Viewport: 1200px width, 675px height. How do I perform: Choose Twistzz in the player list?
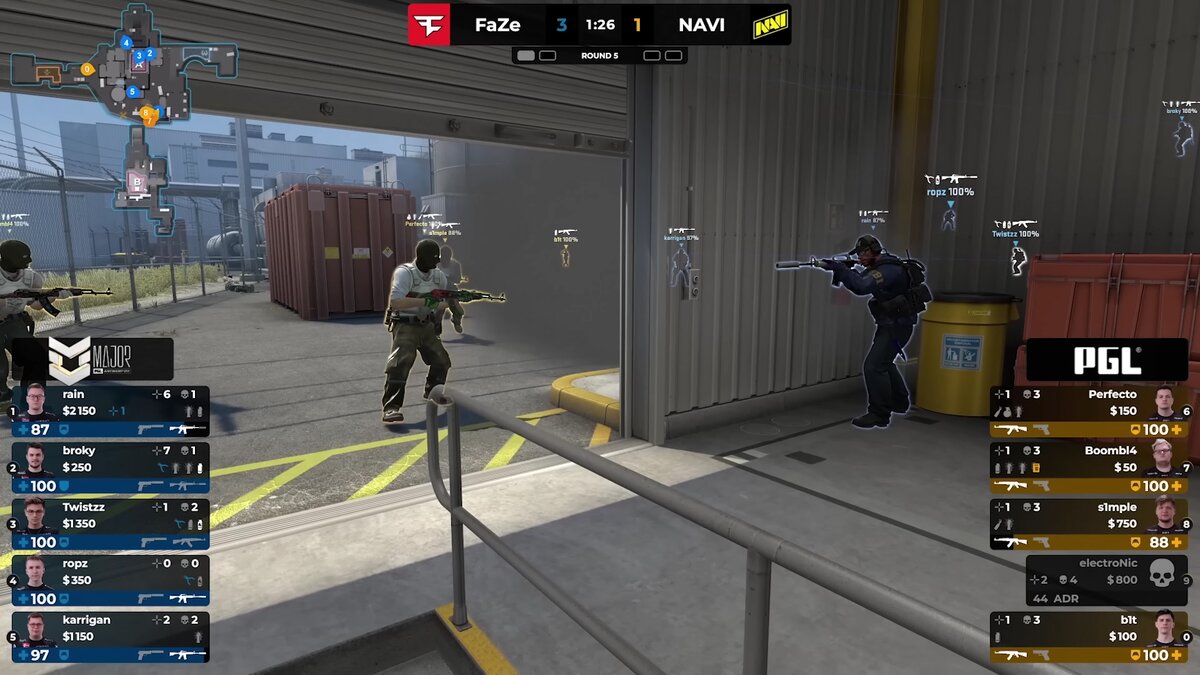[x=110, y=523]
